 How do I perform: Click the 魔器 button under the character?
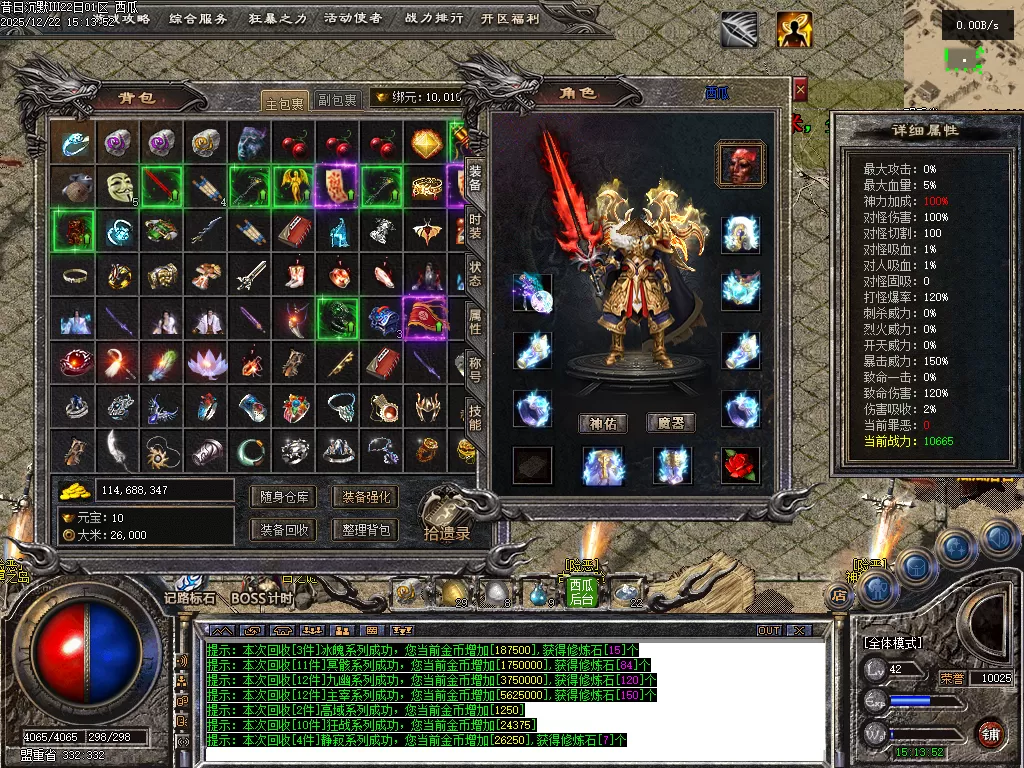[x=671, y=423]
